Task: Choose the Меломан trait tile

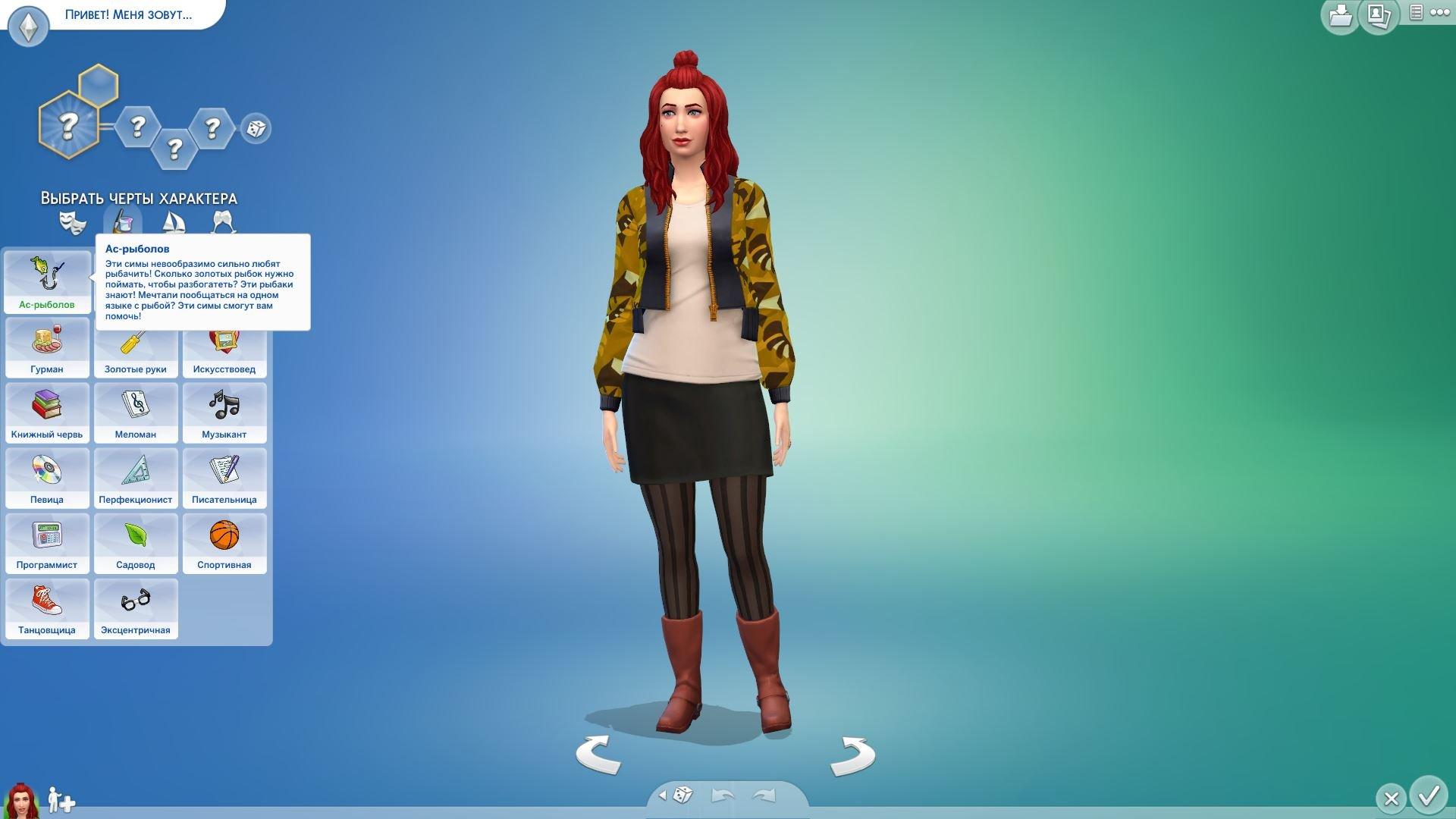Action: click(x=136, y=413)
